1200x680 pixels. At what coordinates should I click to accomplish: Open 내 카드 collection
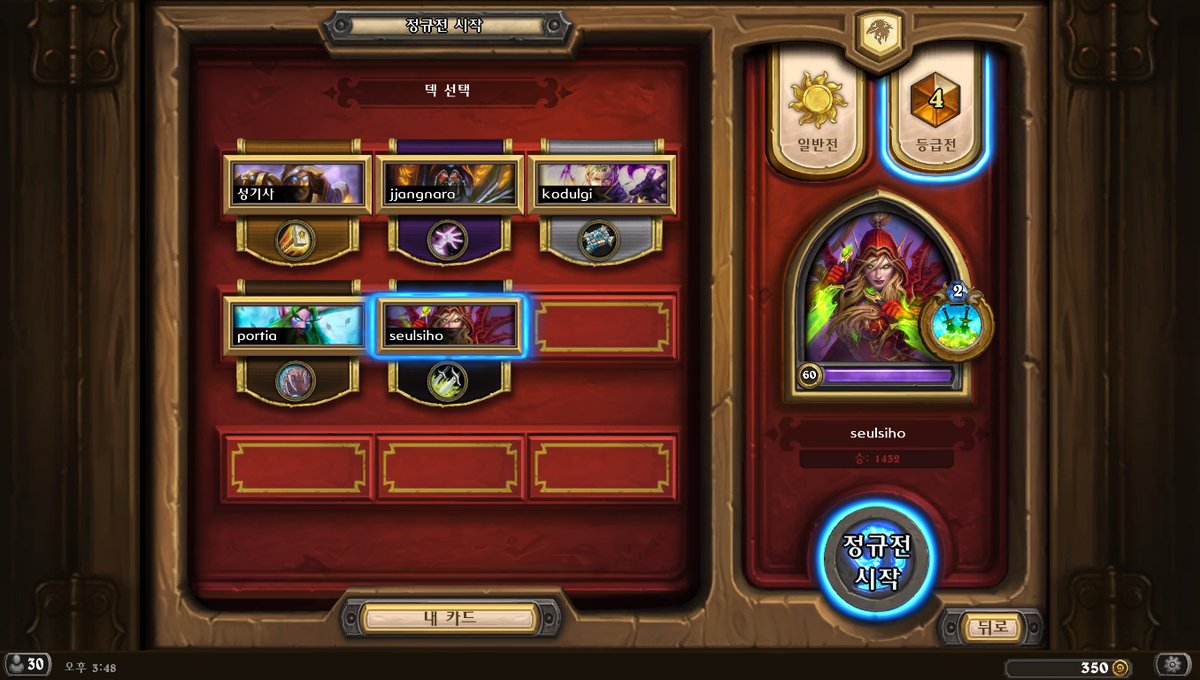450,618
